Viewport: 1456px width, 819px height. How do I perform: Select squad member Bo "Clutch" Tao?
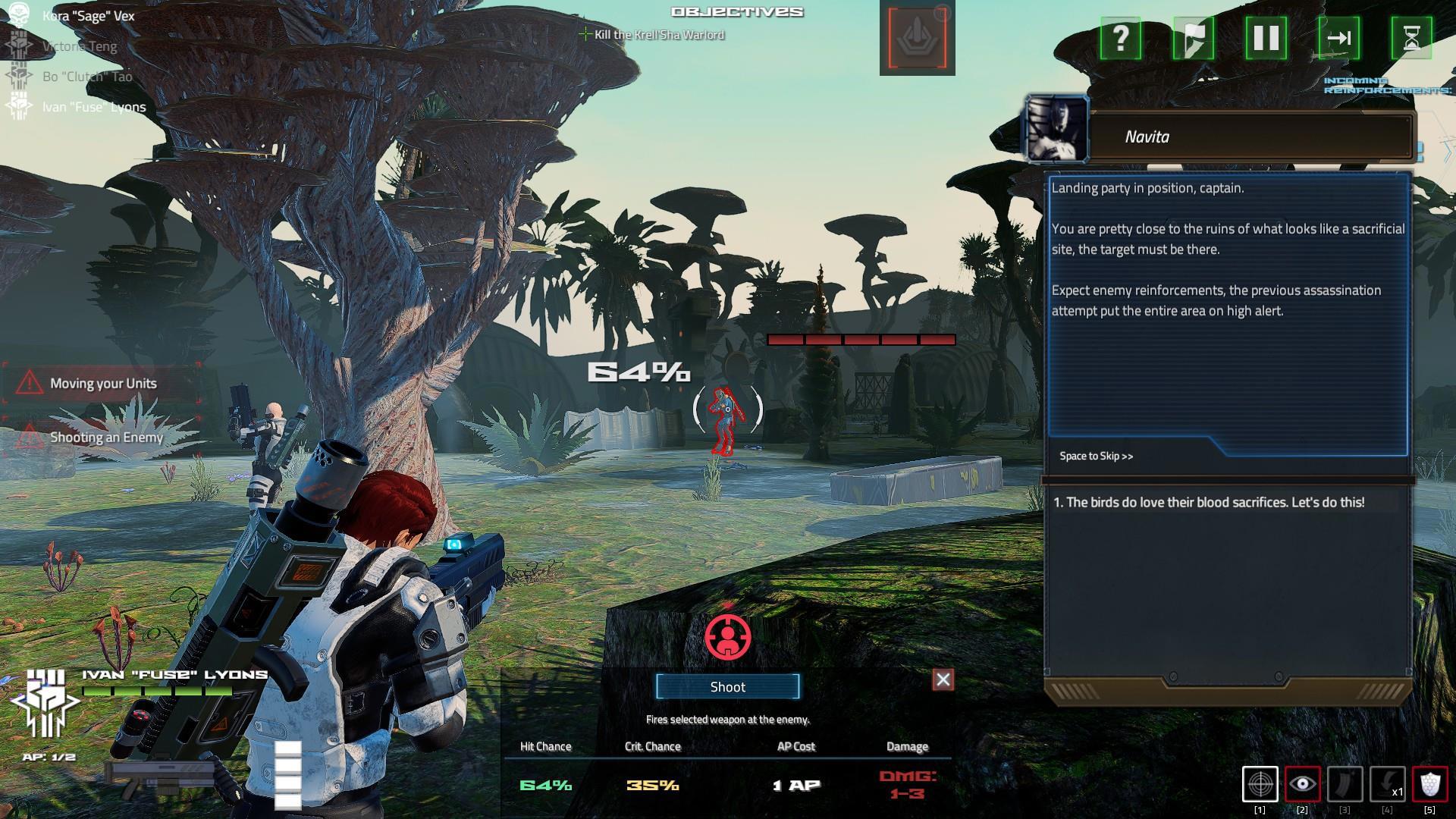click(87, 77)
